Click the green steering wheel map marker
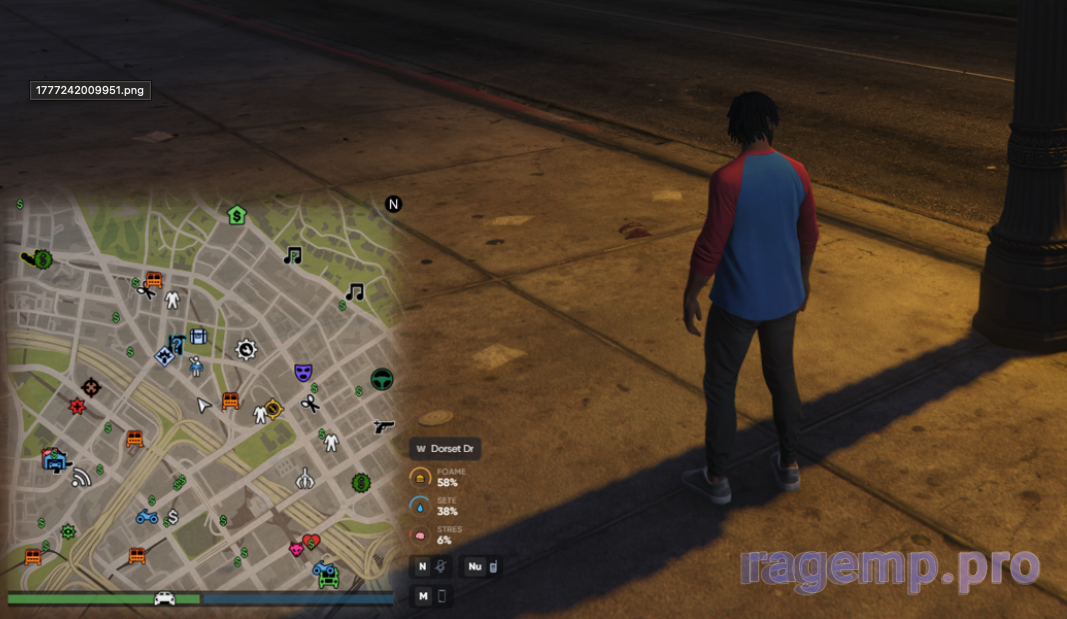 [x=381, y=379]
